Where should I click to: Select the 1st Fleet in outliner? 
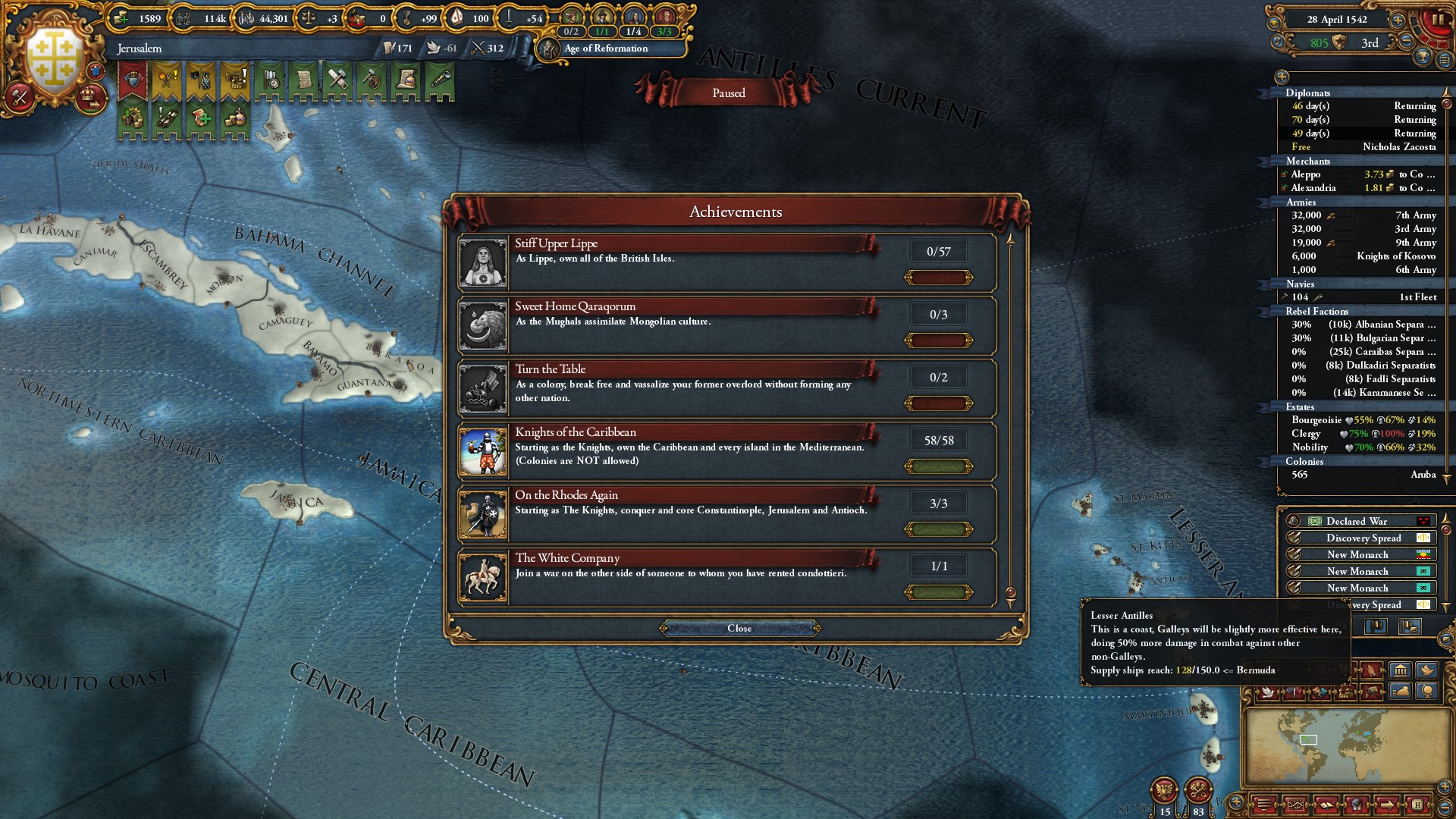(1363, 297)
